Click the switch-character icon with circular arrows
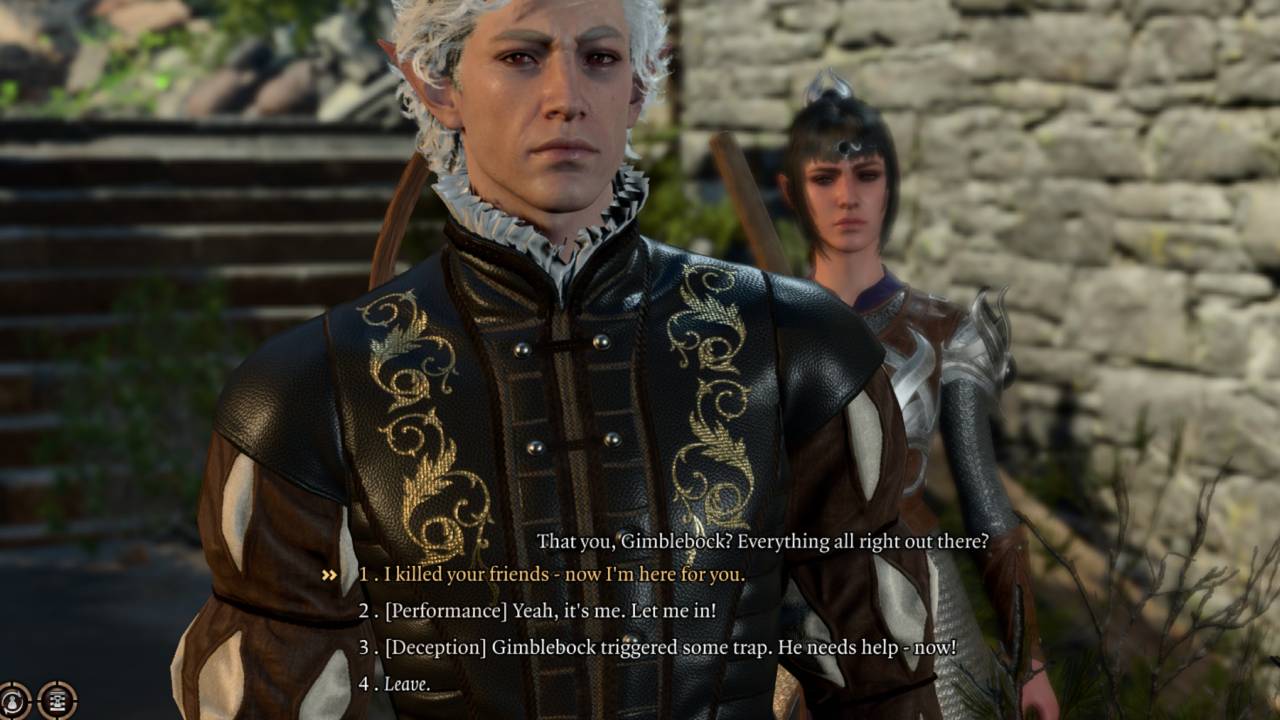 (13, 700)
